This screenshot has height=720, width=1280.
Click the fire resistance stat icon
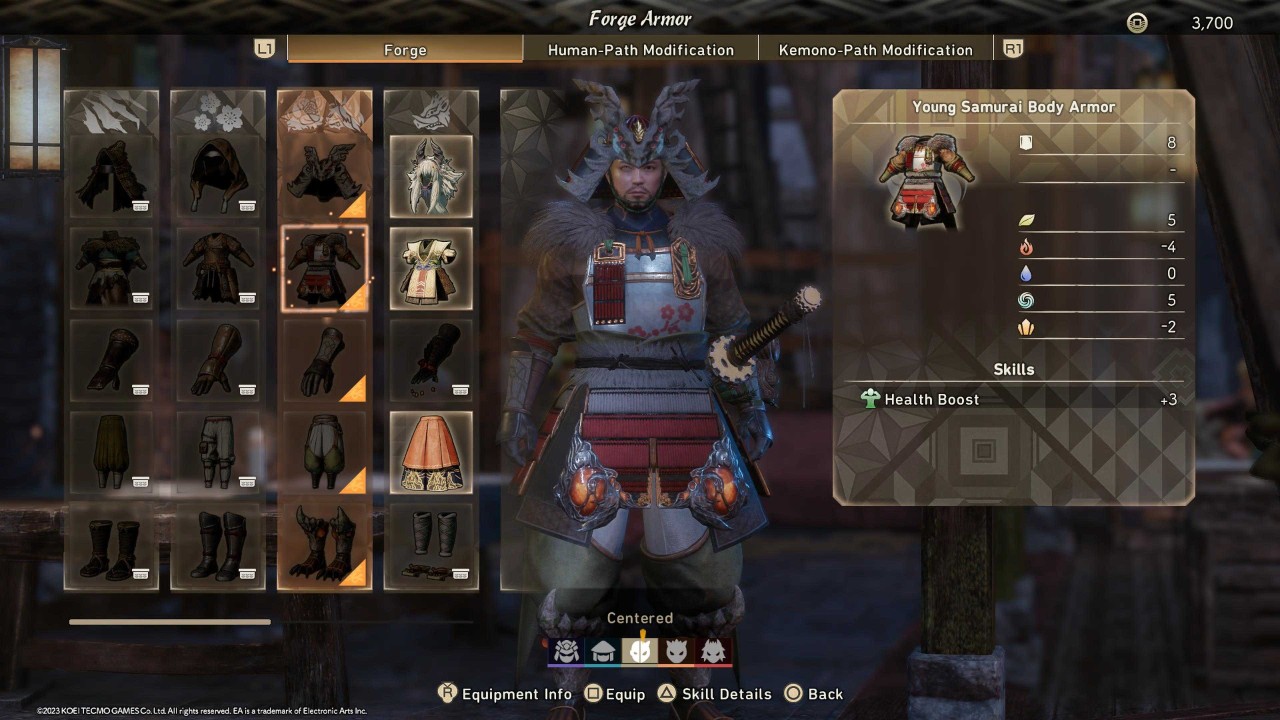1027,247
